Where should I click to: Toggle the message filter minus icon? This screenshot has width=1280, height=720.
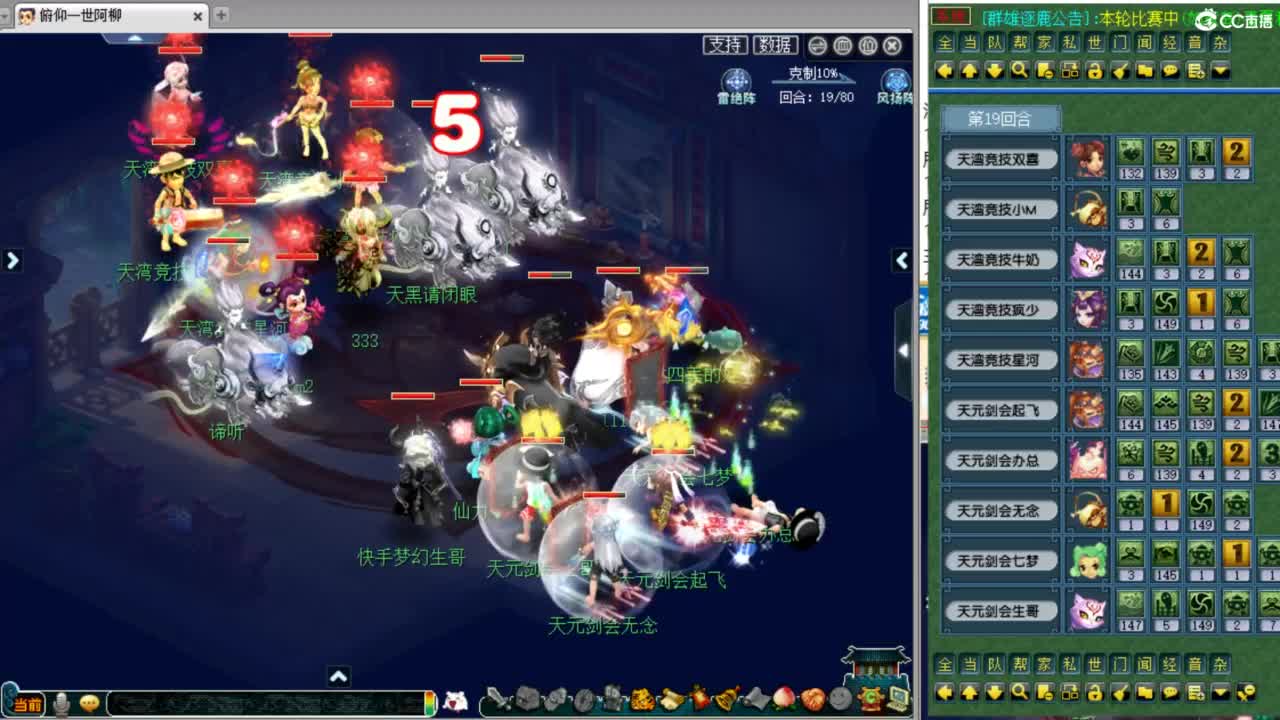coord(1043,72)
